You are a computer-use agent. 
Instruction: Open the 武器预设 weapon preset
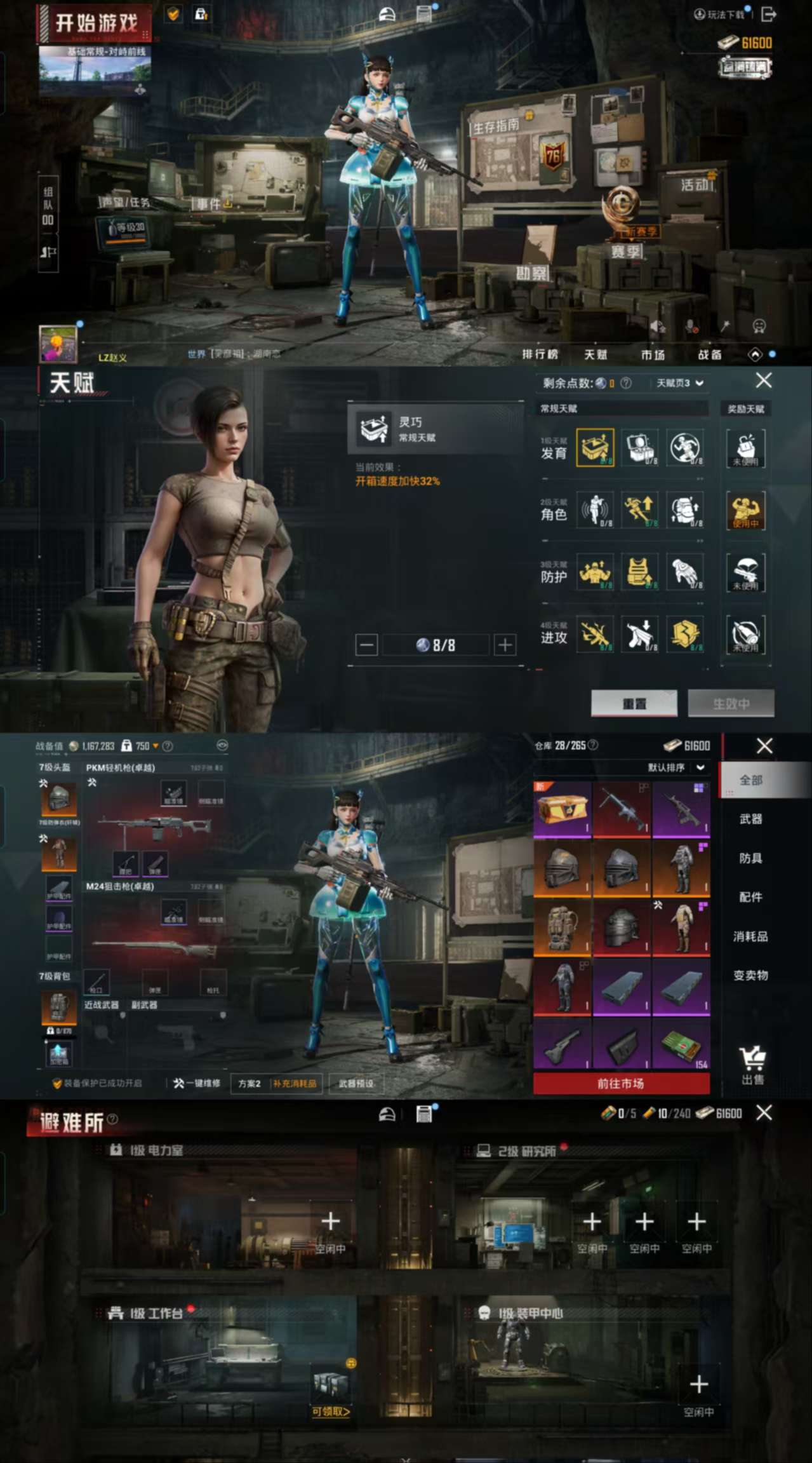tap(356, 1083)
